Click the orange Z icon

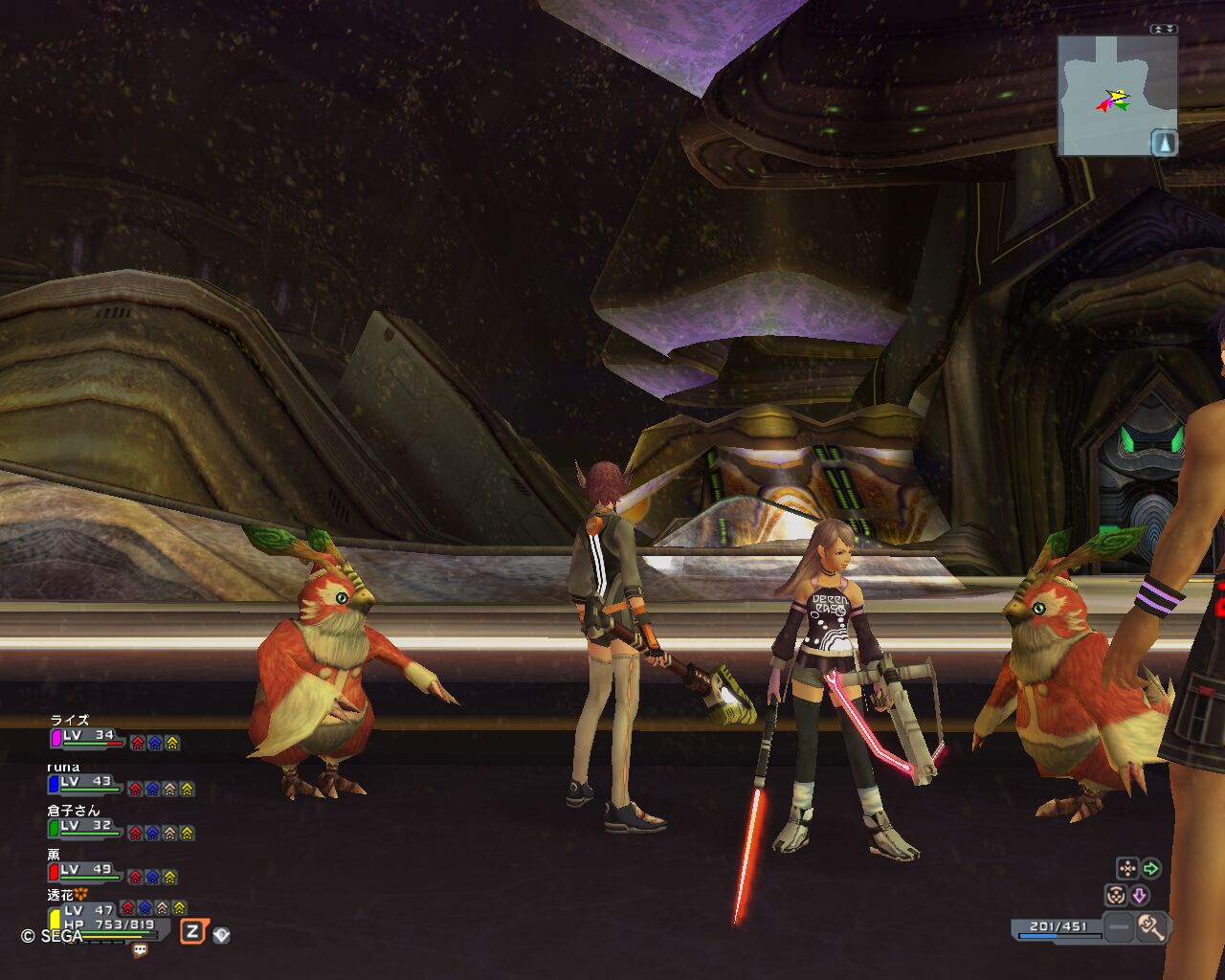point(193,931)
